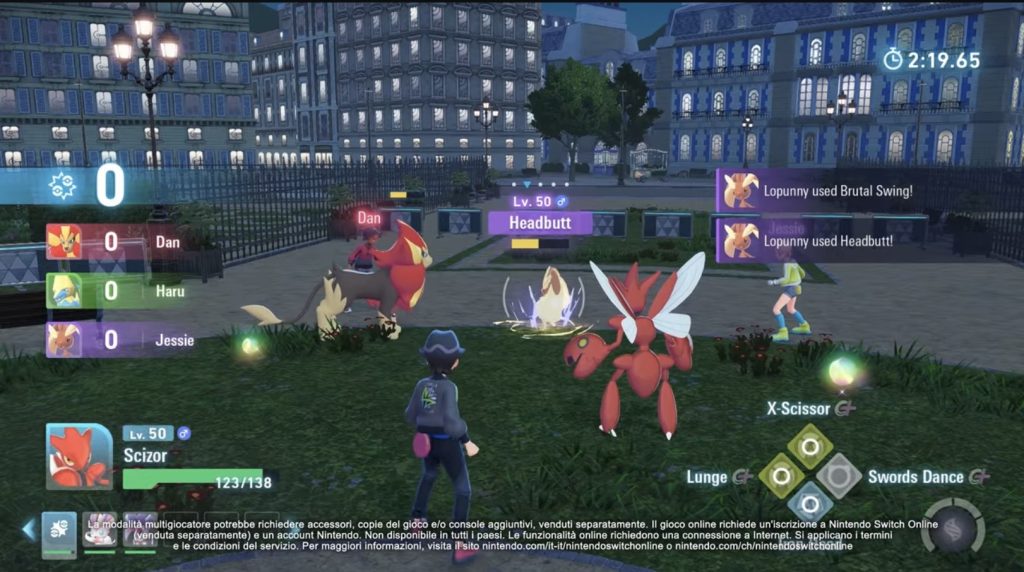The height and width of the screenshot is (572, 1024).
Task: Select the Swords Dance move
Action: click(x=838, y=476)
